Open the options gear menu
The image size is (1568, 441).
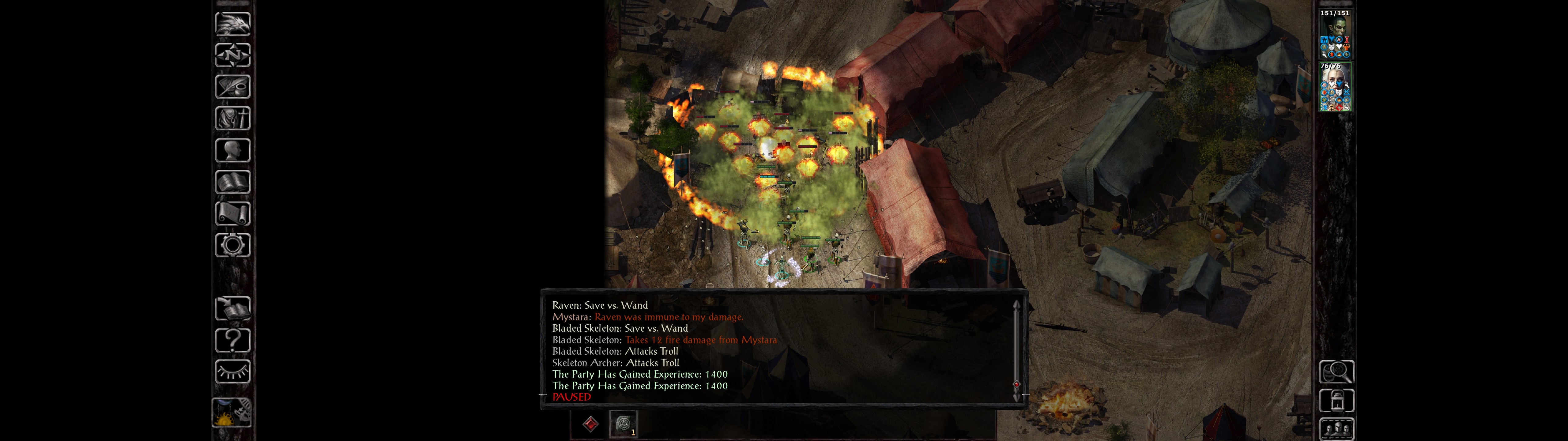pos(232,246)
